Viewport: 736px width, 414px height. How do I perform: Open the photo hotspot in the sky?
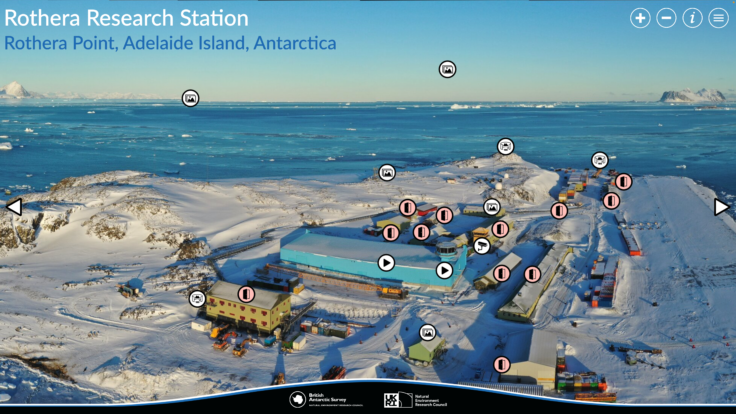[447, 69]
